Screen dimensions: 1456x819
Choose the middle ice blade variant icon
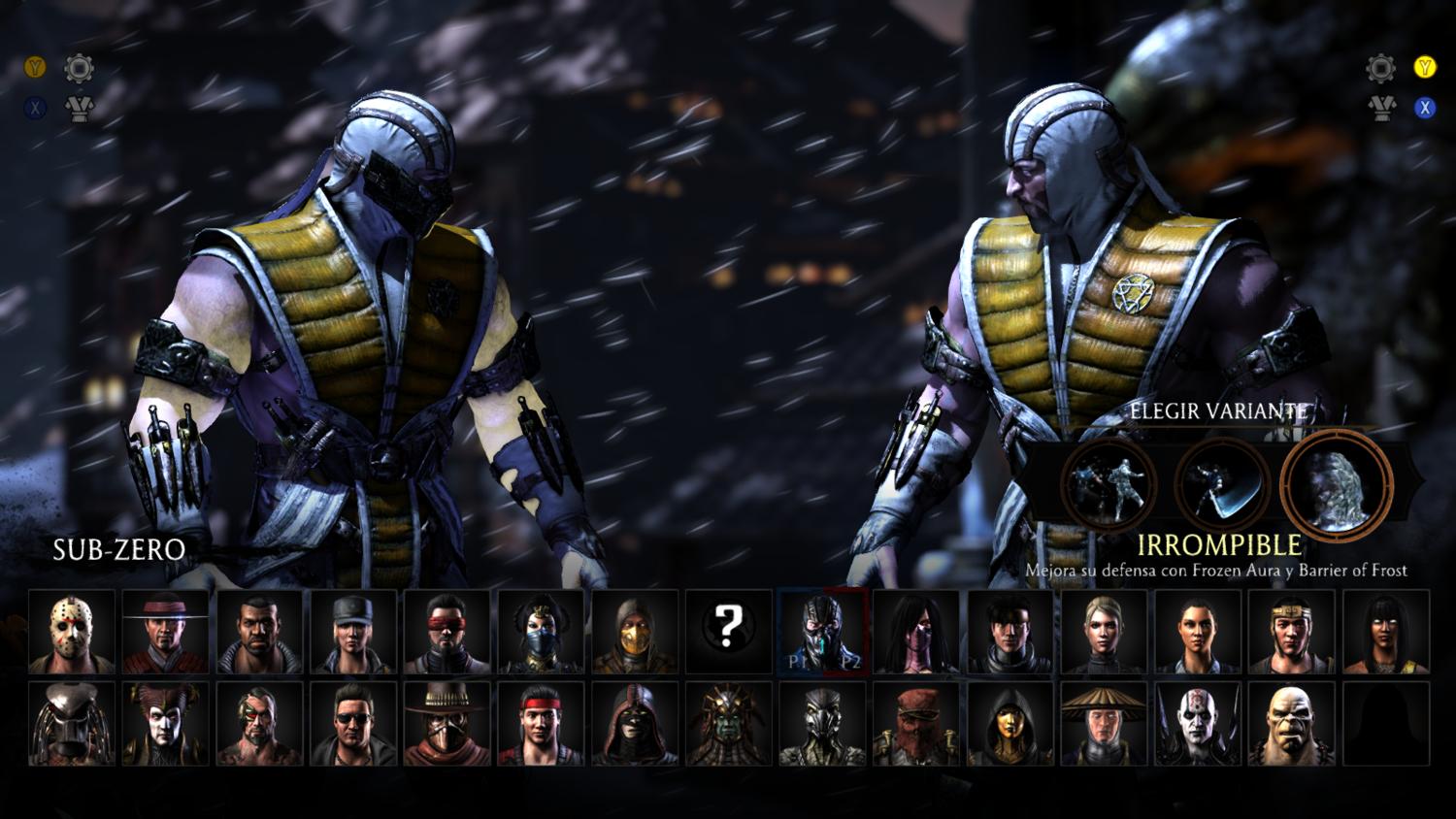[x=1222, y=483]
